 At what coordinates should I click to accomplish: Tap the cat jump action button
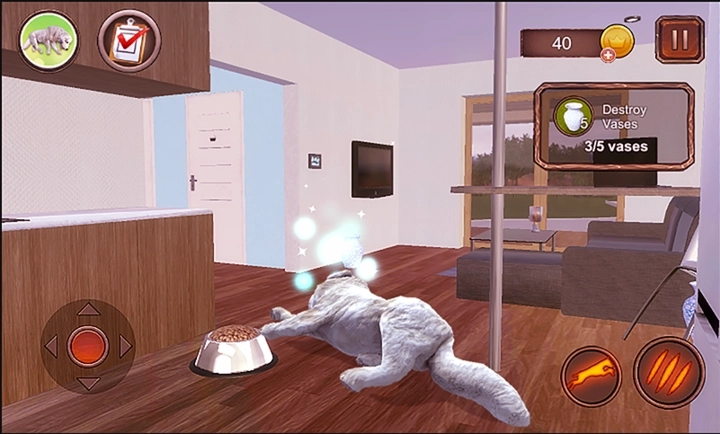(591, 376)
